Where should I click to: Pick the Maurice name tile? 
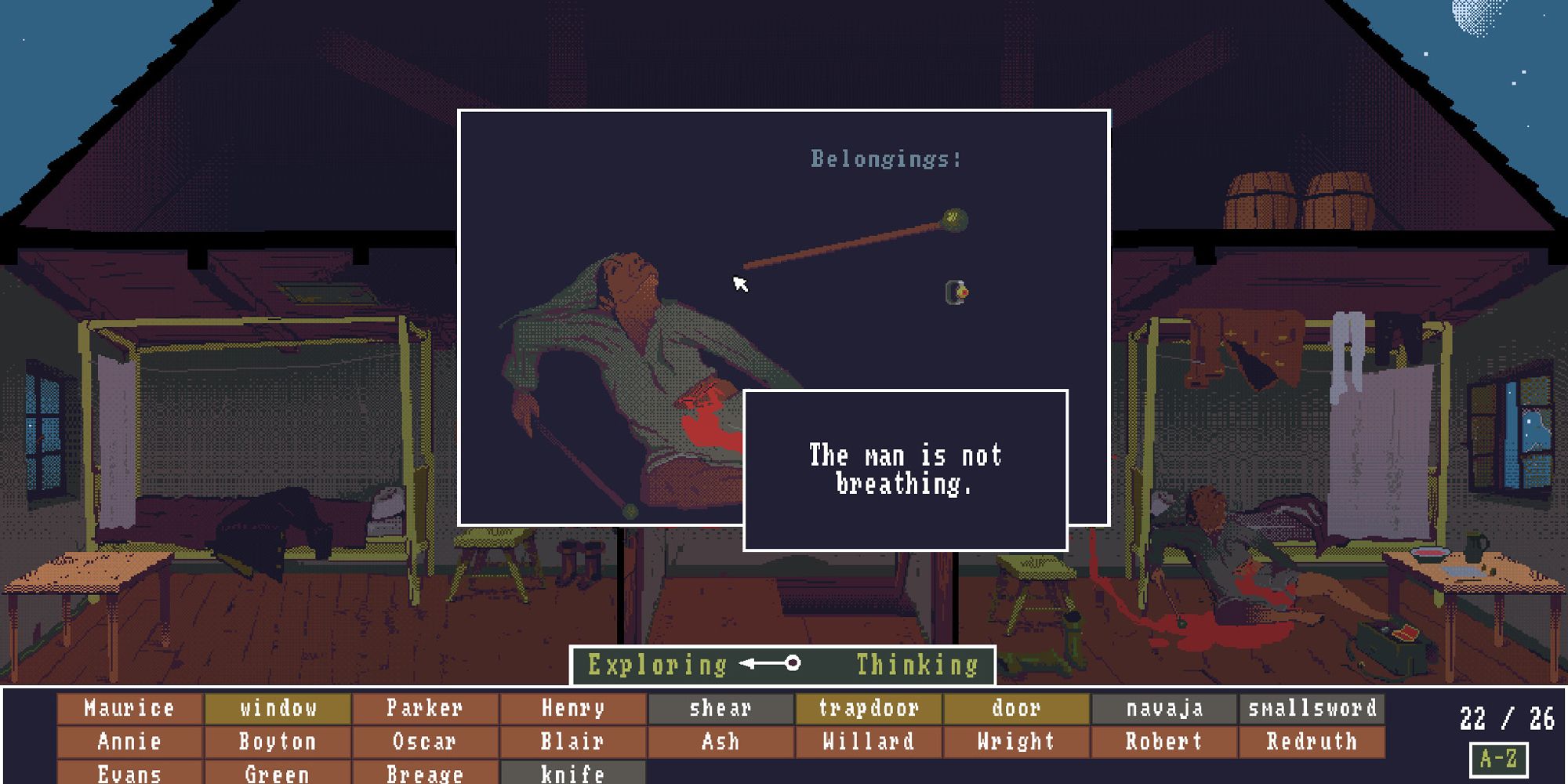pos(129,708)
